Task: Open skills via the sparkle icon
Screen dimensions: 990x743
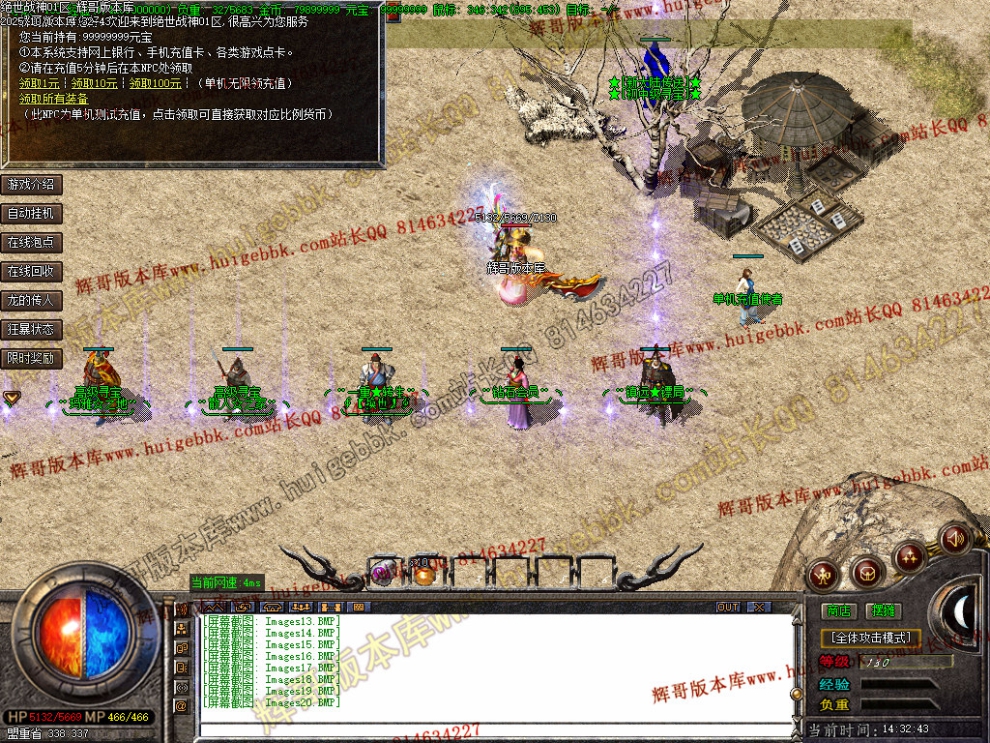Action: [910, 555]
